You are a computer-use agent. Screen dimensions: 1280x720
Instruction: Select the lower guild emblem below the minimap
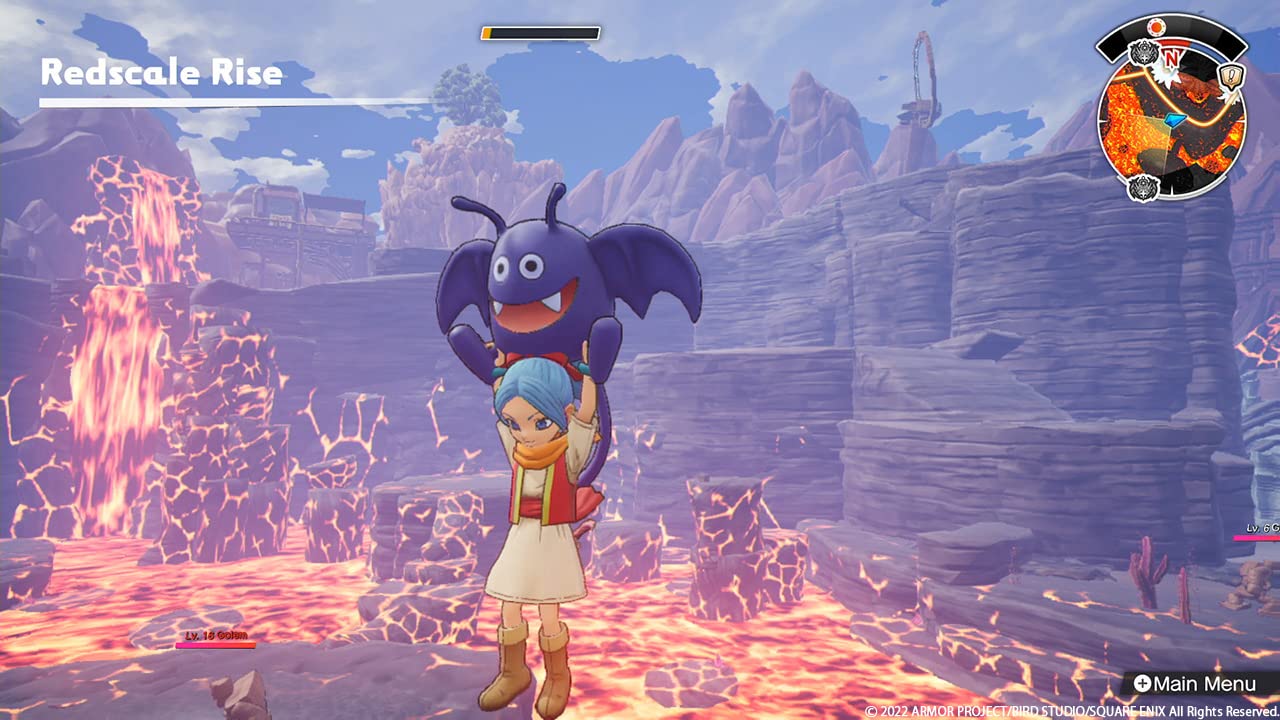point(1144,186)
